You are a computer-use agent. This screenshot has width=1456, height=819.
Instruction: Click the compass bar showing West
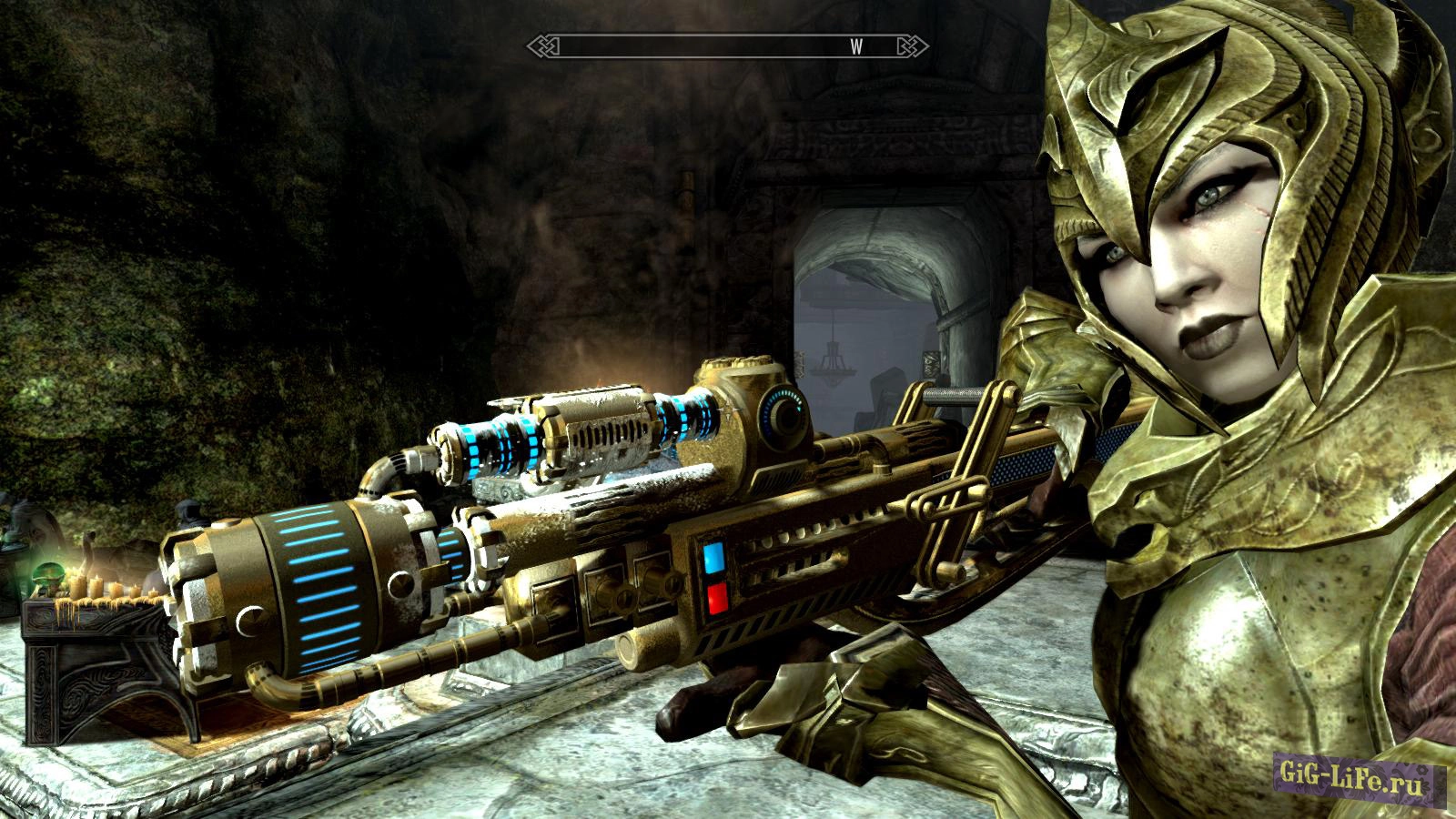click(x=727, y=47)
